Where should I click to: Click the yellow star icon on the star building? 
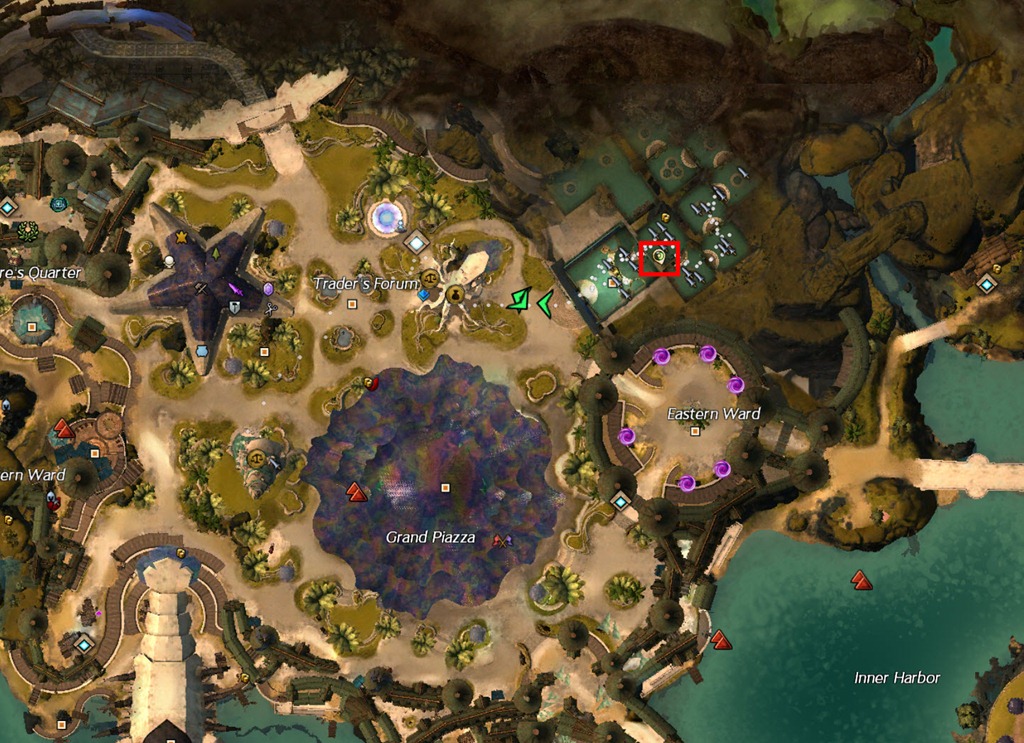pyautogui.click(x=181, y=237)
